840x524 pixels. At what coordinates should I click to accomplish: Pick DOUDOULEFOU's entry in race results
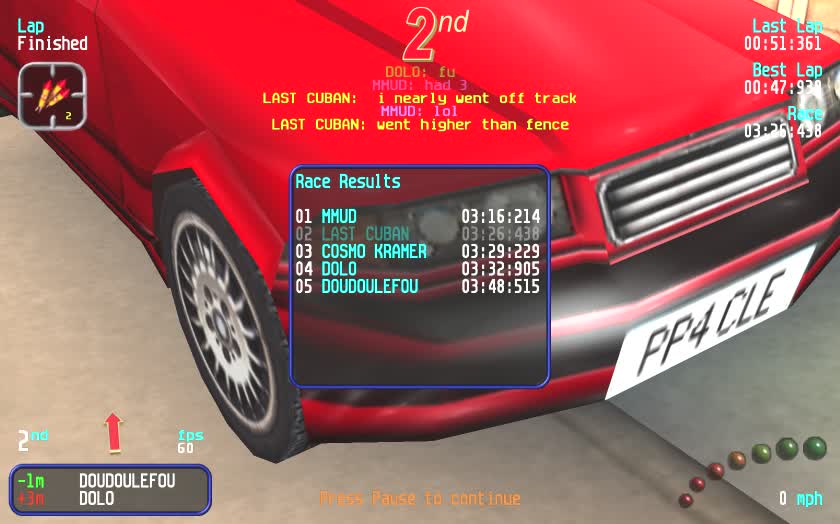coord(418,286)
